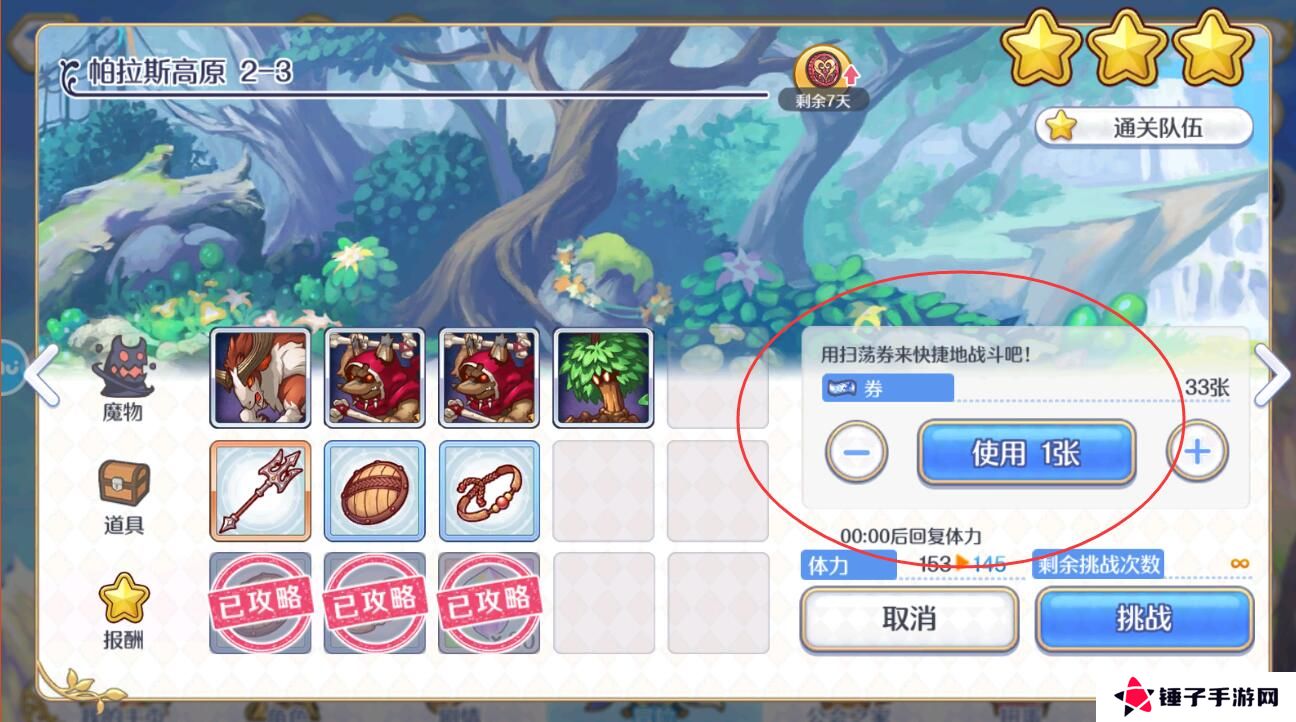Click a 已攻略 stamped reward slot
This screenshot has height=722, width=1296.
[260, 605]
